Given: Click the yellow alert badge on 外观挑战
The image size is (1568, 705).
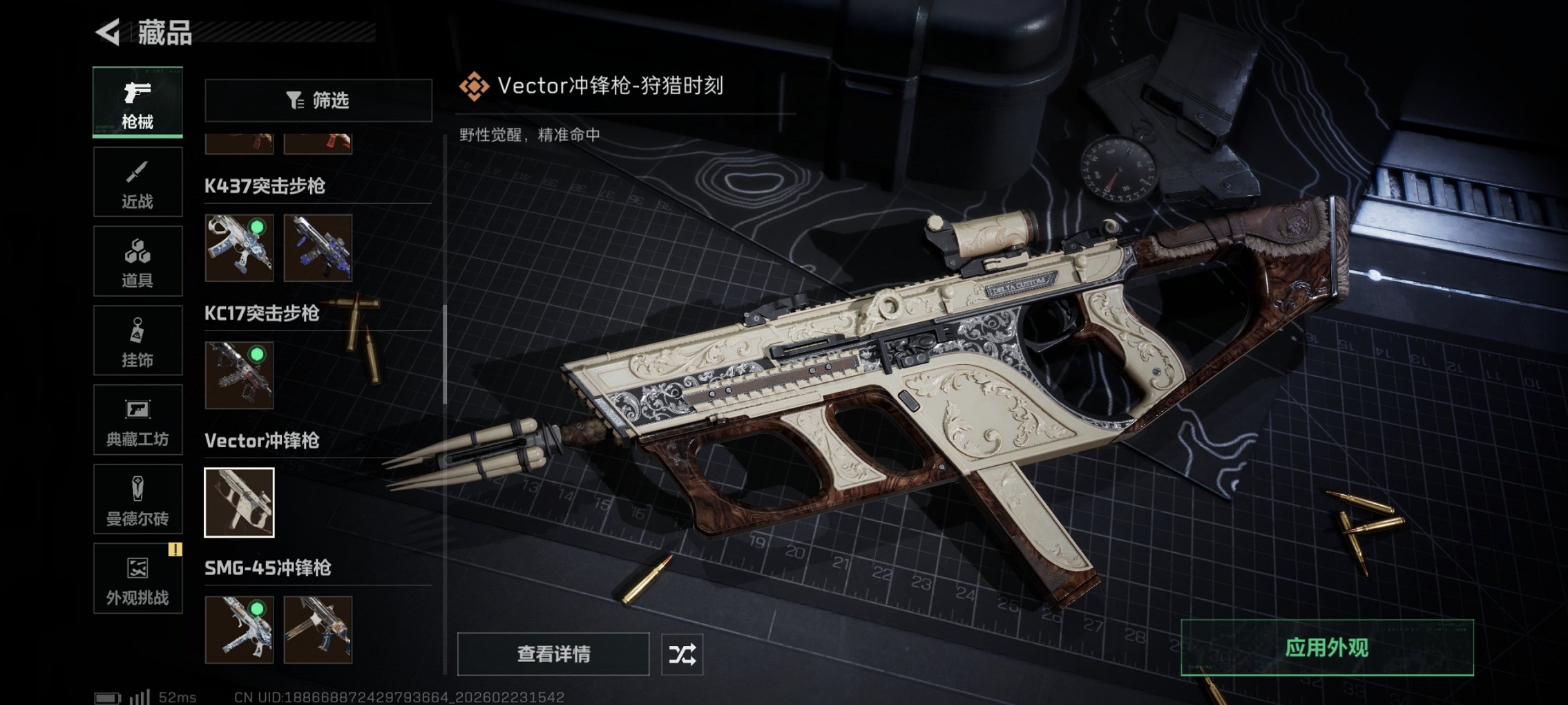Looking at the screenshot, I should [x=177, y=550].
